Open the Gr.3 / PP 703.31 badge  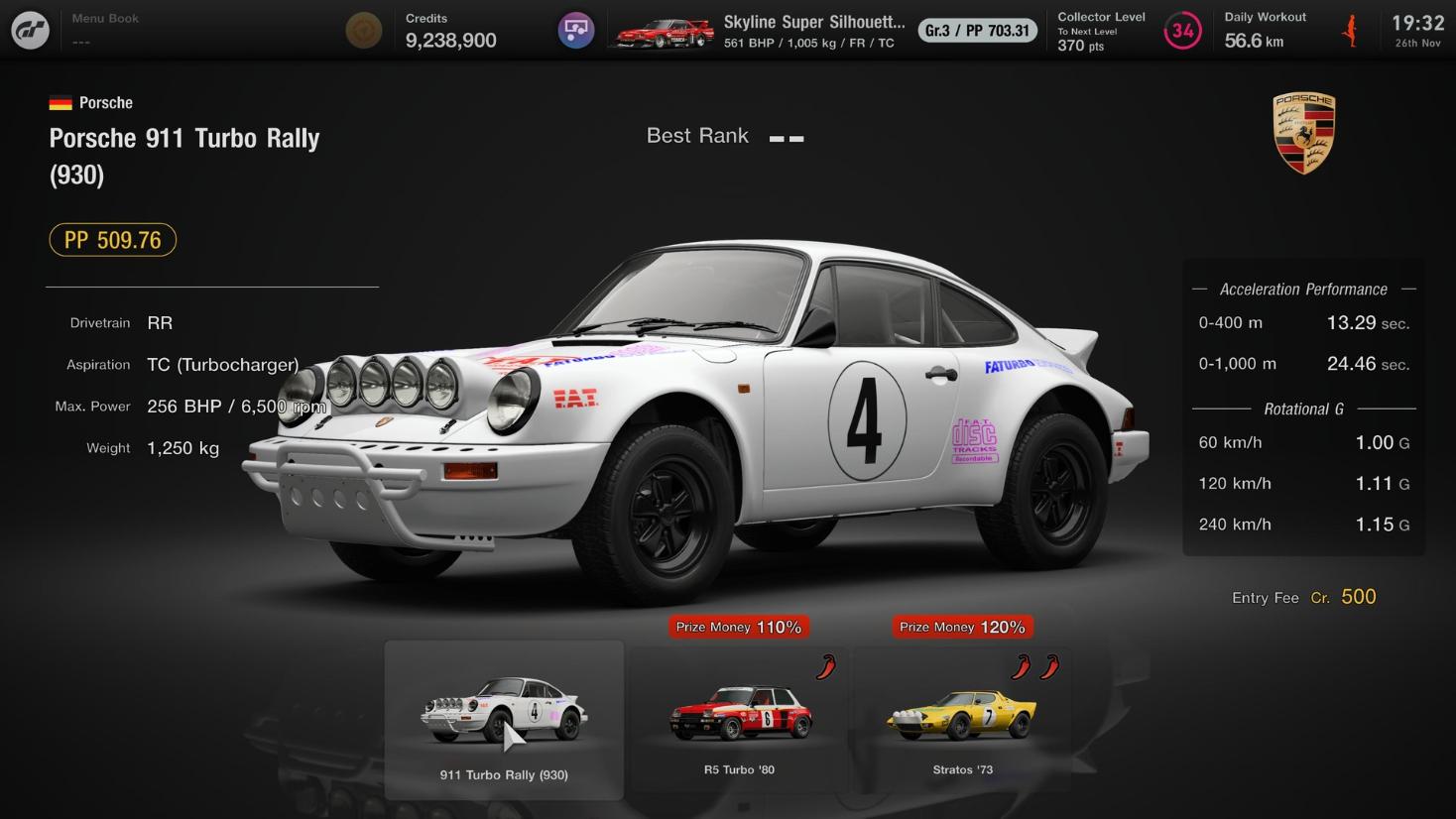coord(977,30)
